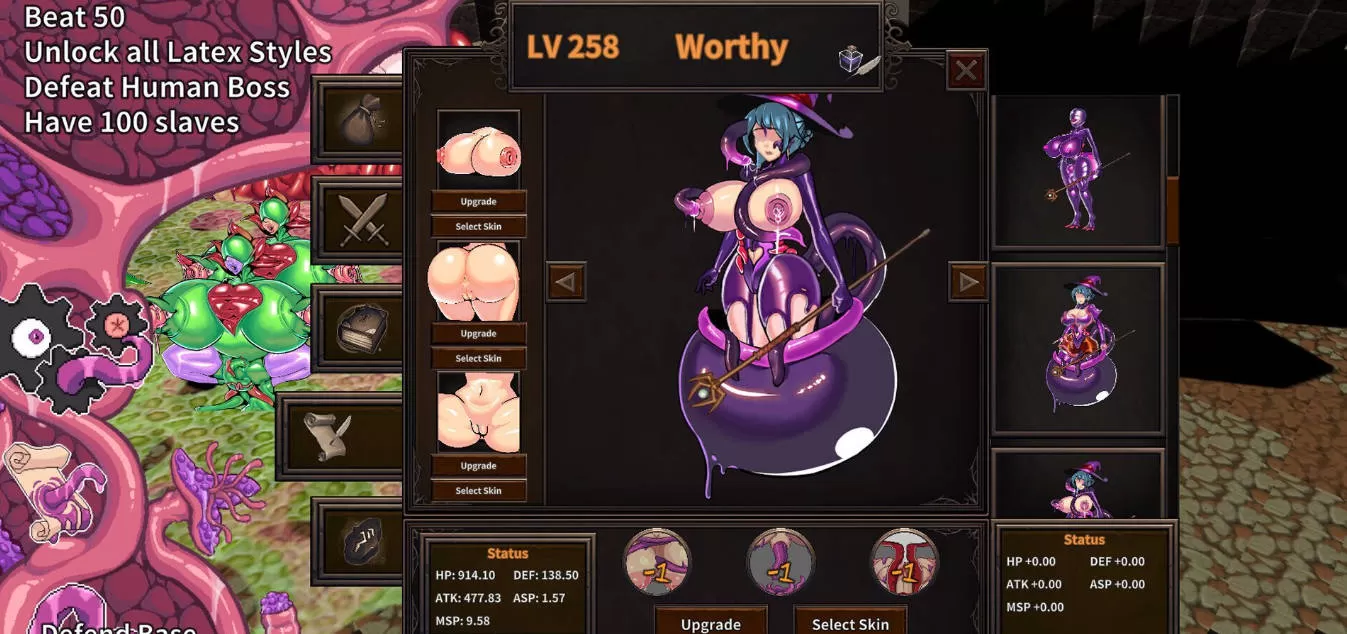Select the fully purple latex figure thumbnail

[x=1078, y=172]
